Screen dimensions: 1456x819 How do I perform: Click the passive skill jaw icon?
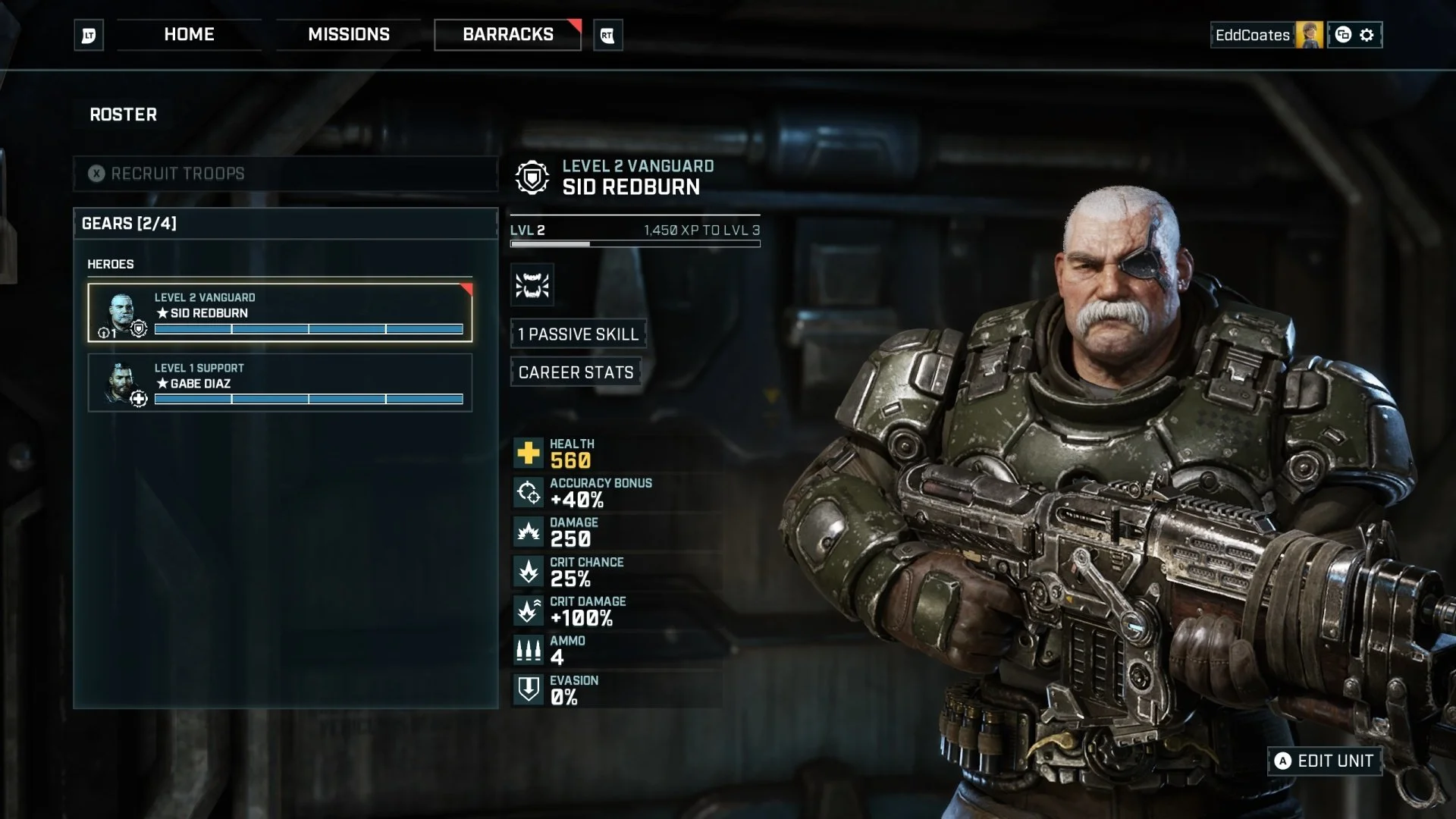coord(532,285)
